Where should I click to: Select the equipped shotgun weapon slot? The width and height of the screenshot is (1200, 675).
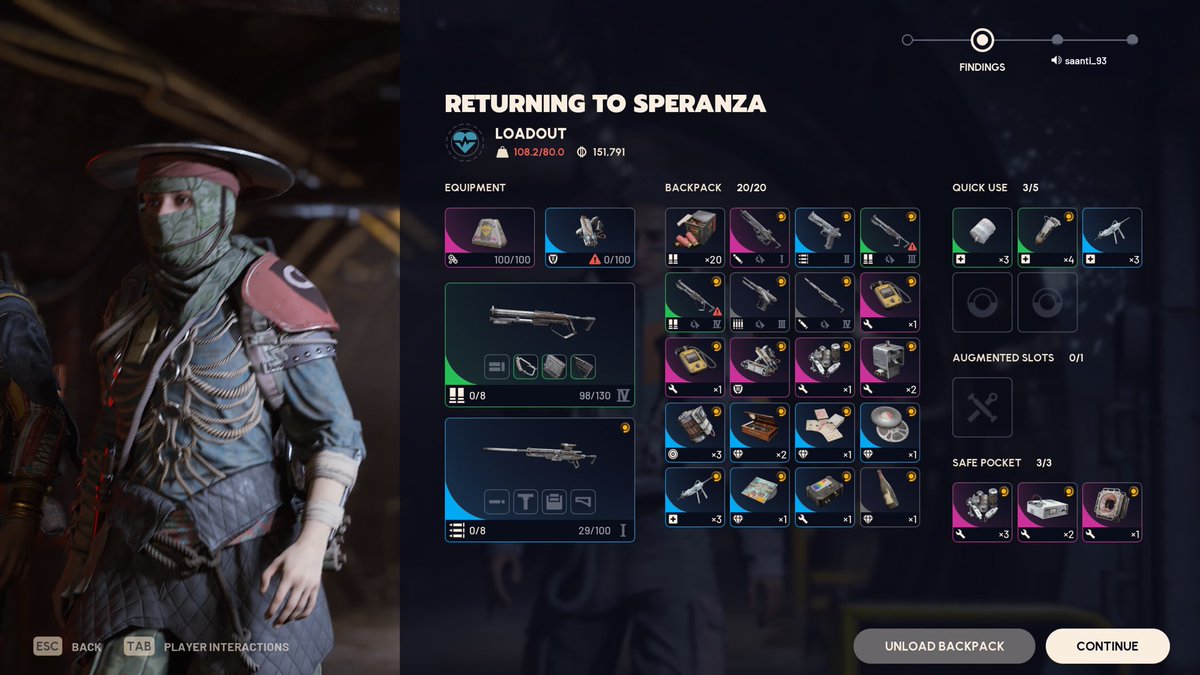coord(539,345)
